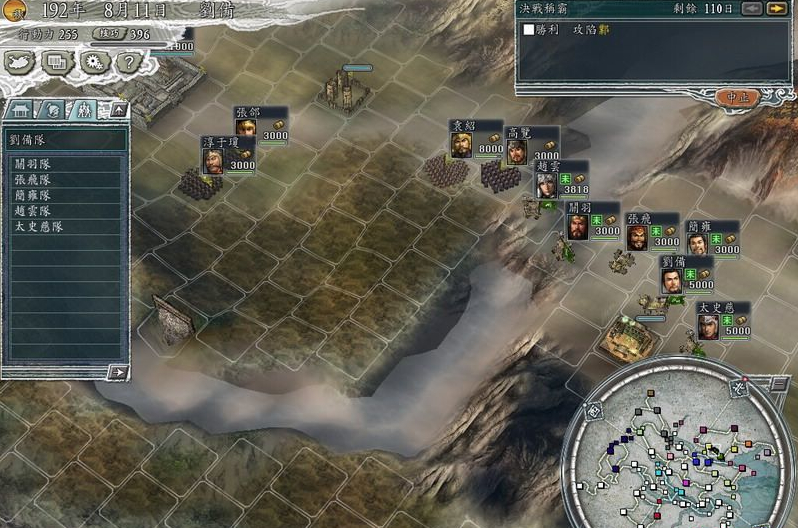The width and height of the screenshot is (798, 528).
Task: Open the map overview toolbar icon
Action: (x=20, y=61)
